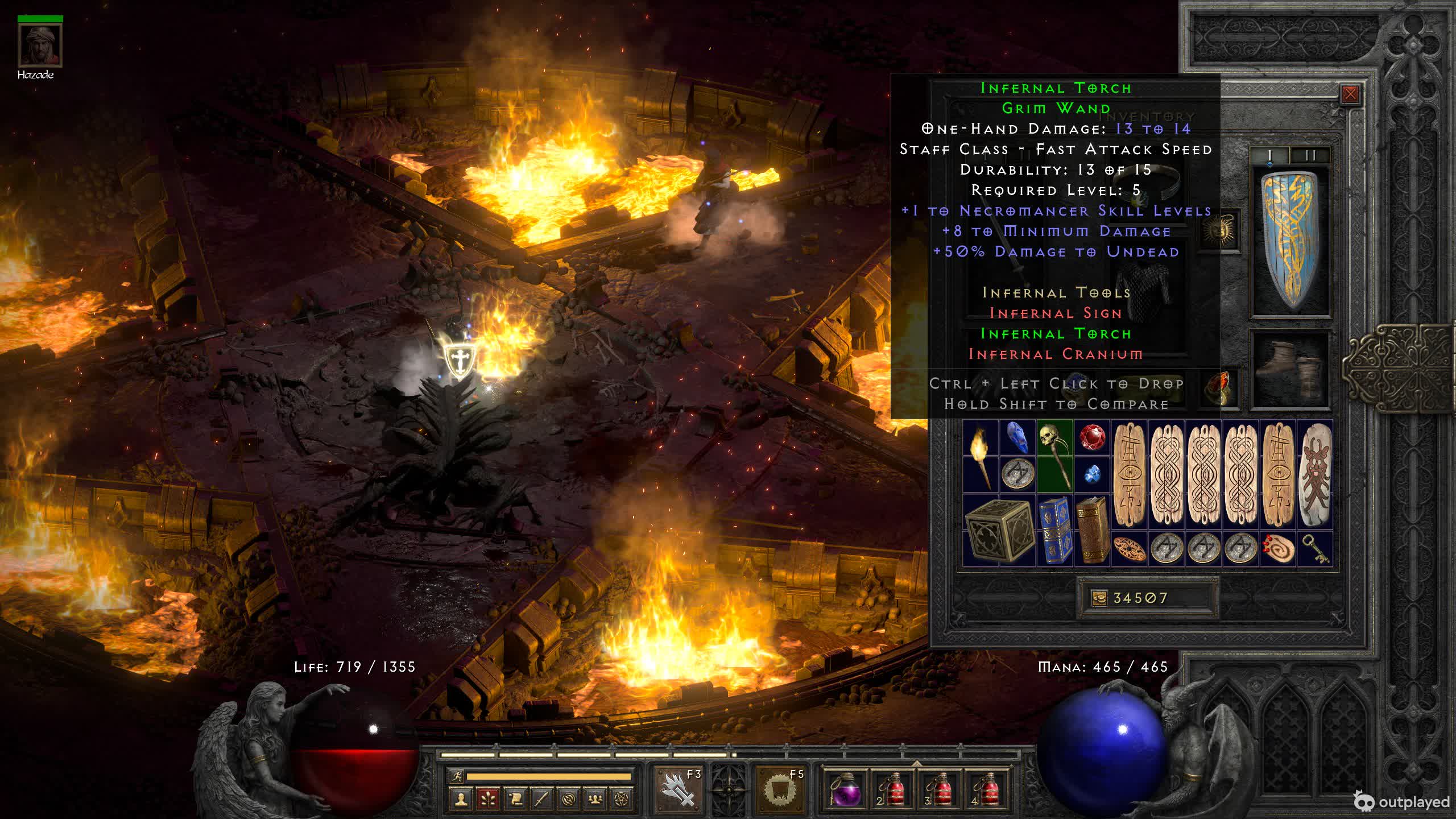Use the purple rejuvenation potion in belt
Image resolution: width=1456 pixels, height=819 pixels.
coord(844,790)
